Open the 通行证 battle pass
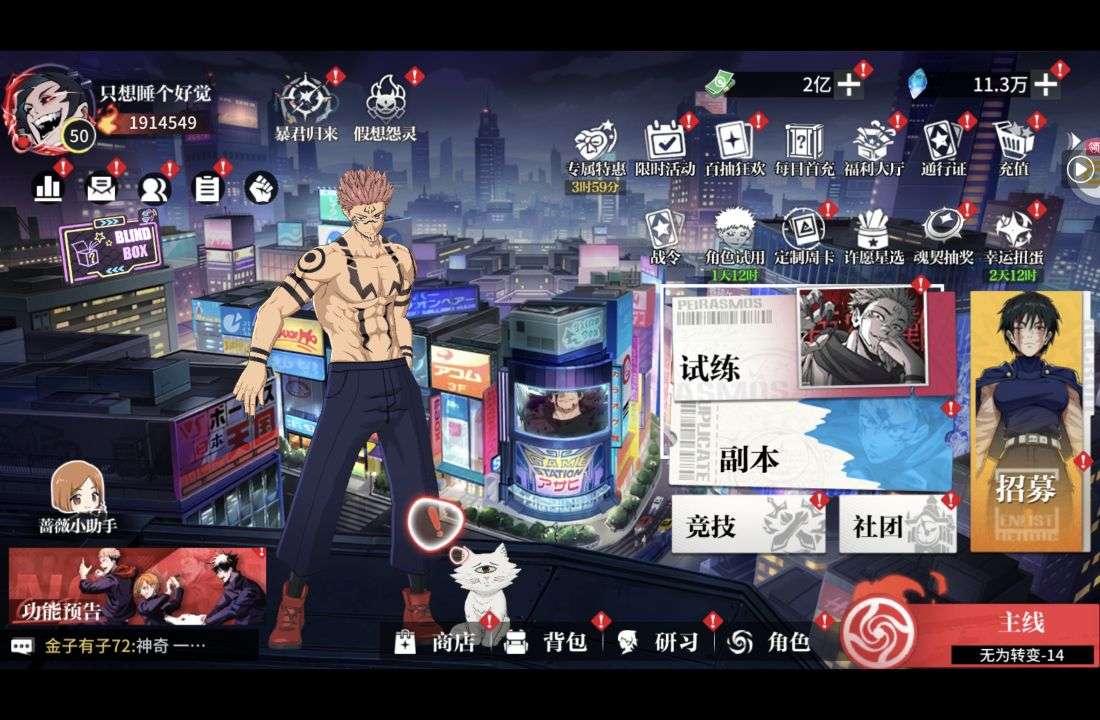The width and height of the screenshot is (1100, 720). click(944, 148)
